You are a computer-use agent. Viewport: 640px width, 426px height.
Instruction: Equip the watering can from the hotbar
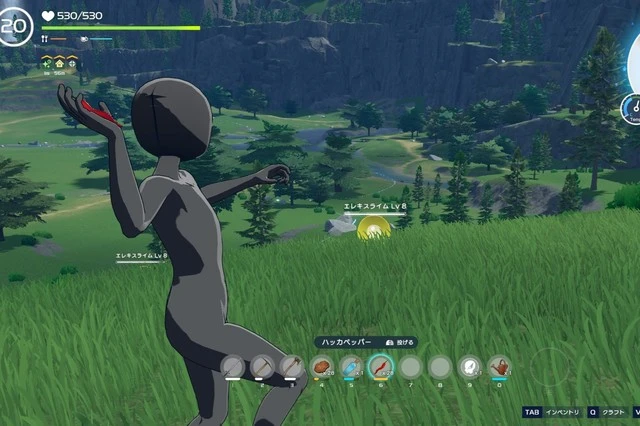click(499, 368)
